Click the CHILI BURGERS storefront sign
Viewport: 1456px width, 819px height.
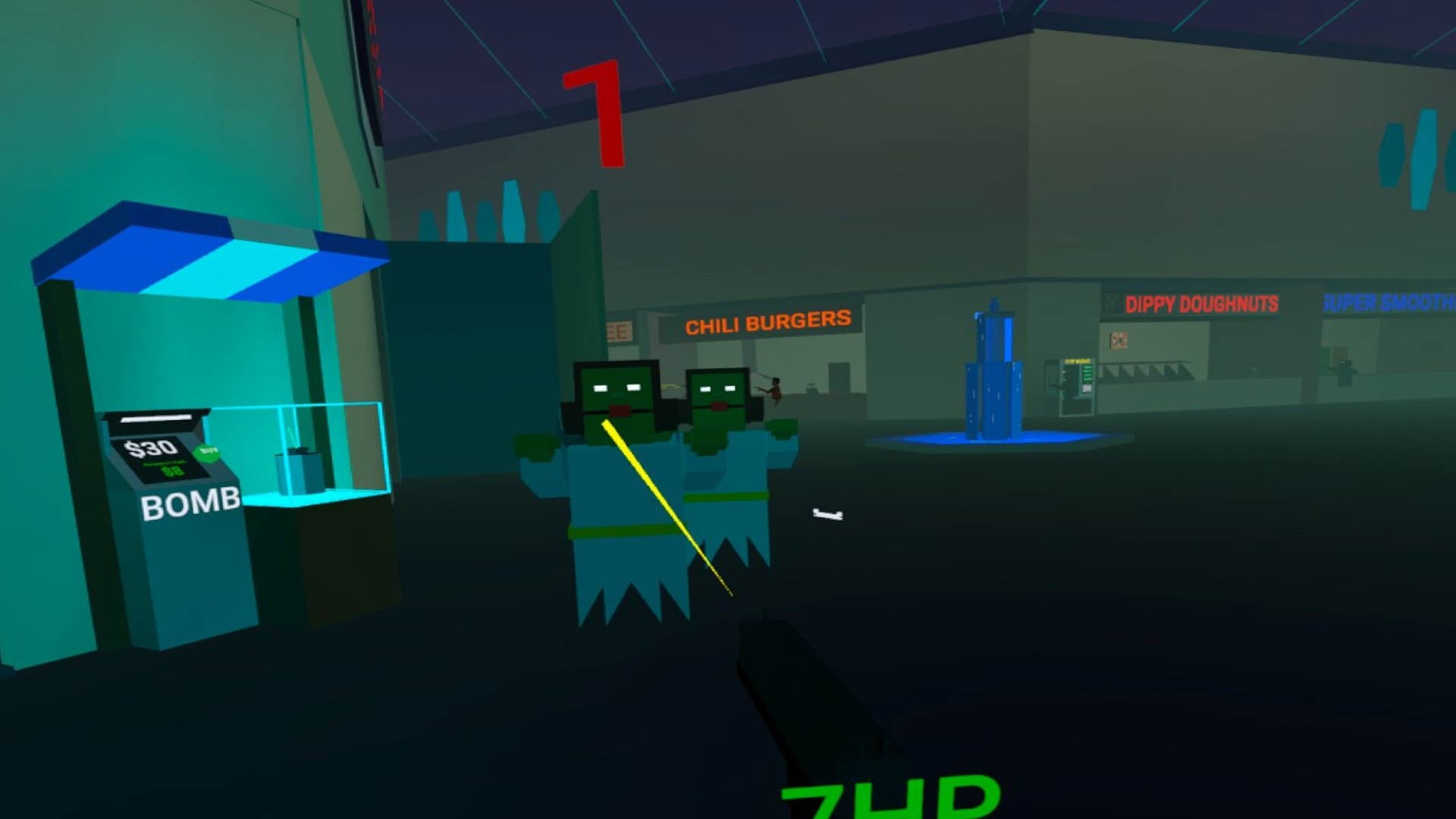[767, 319]
